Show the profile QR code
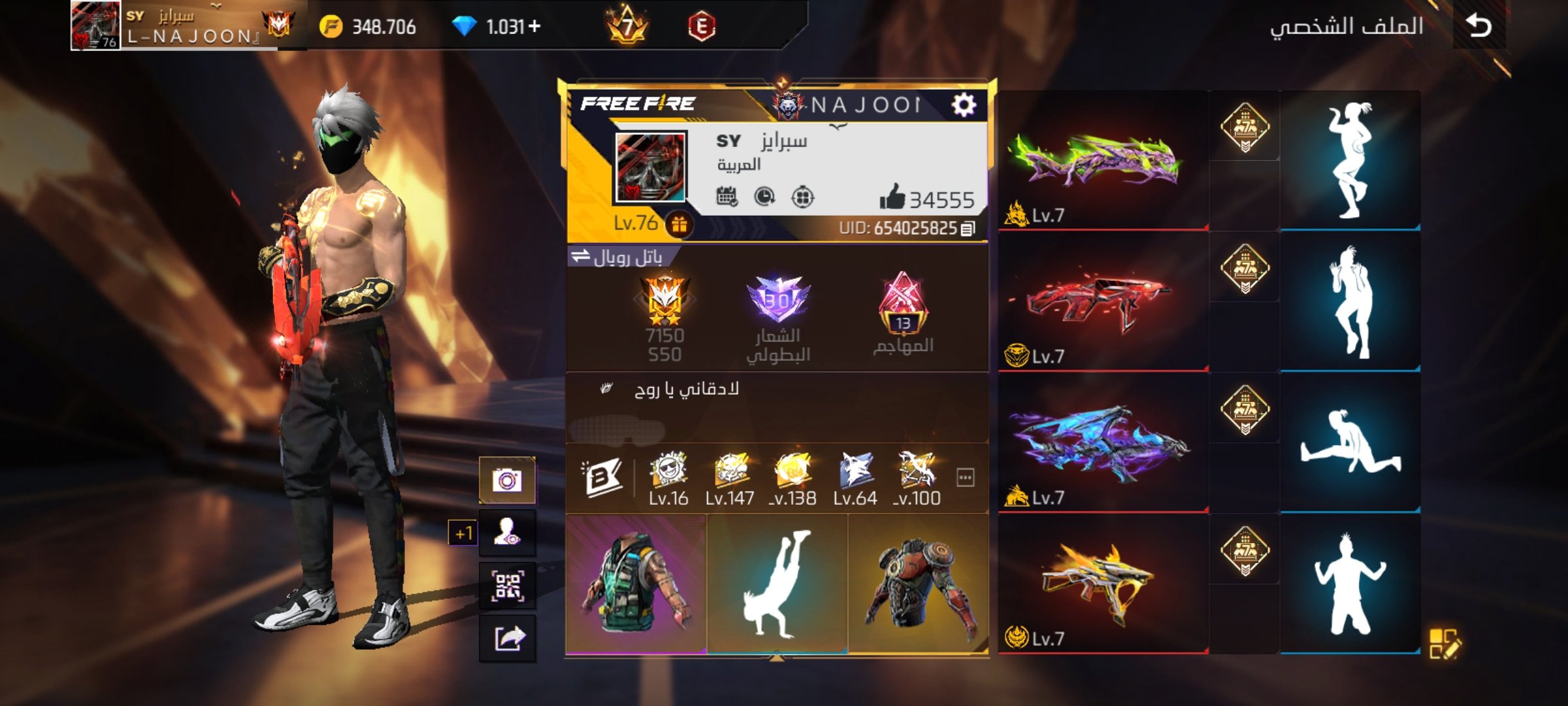 click(x=508, y=586)
